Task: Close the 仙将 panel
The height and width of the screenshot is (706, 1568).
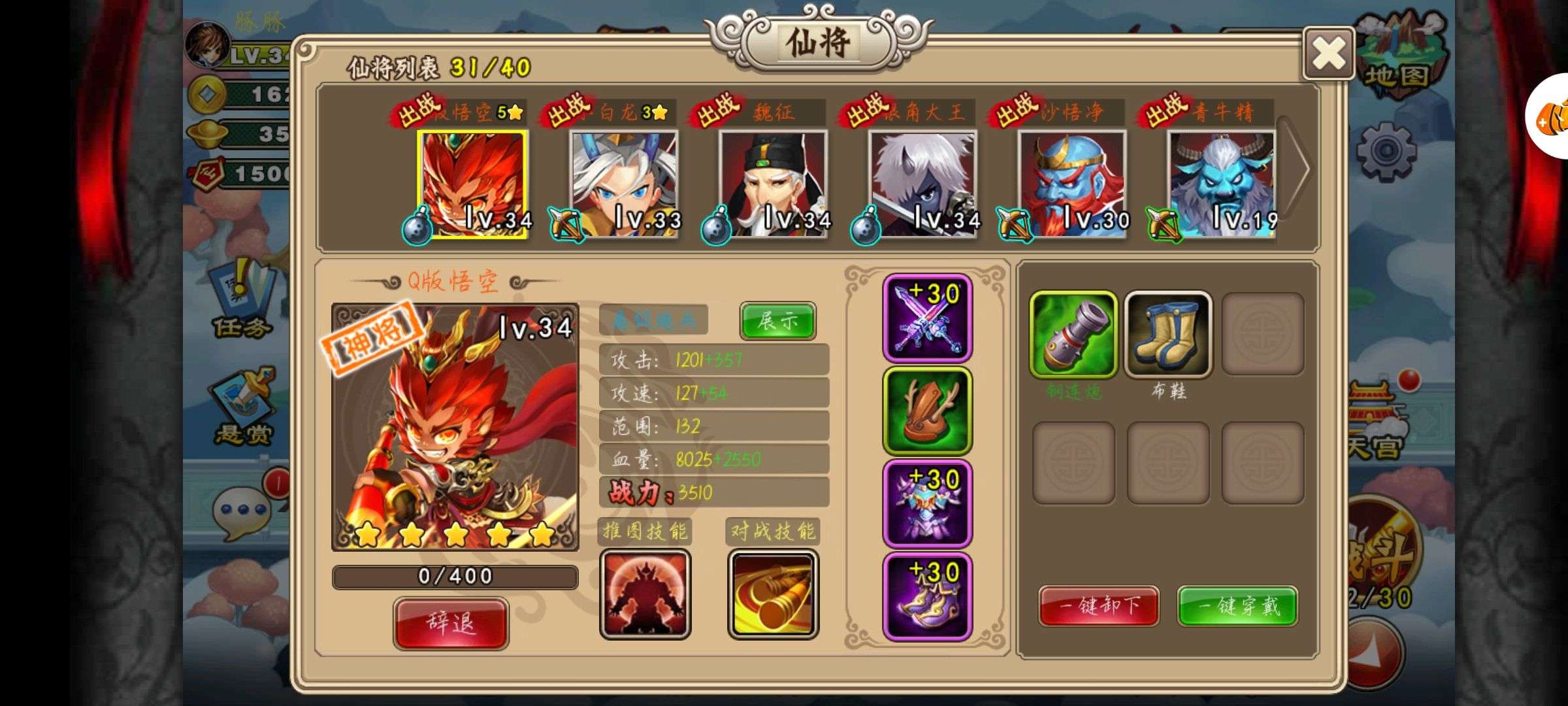Action: (x=1328, y=54)
